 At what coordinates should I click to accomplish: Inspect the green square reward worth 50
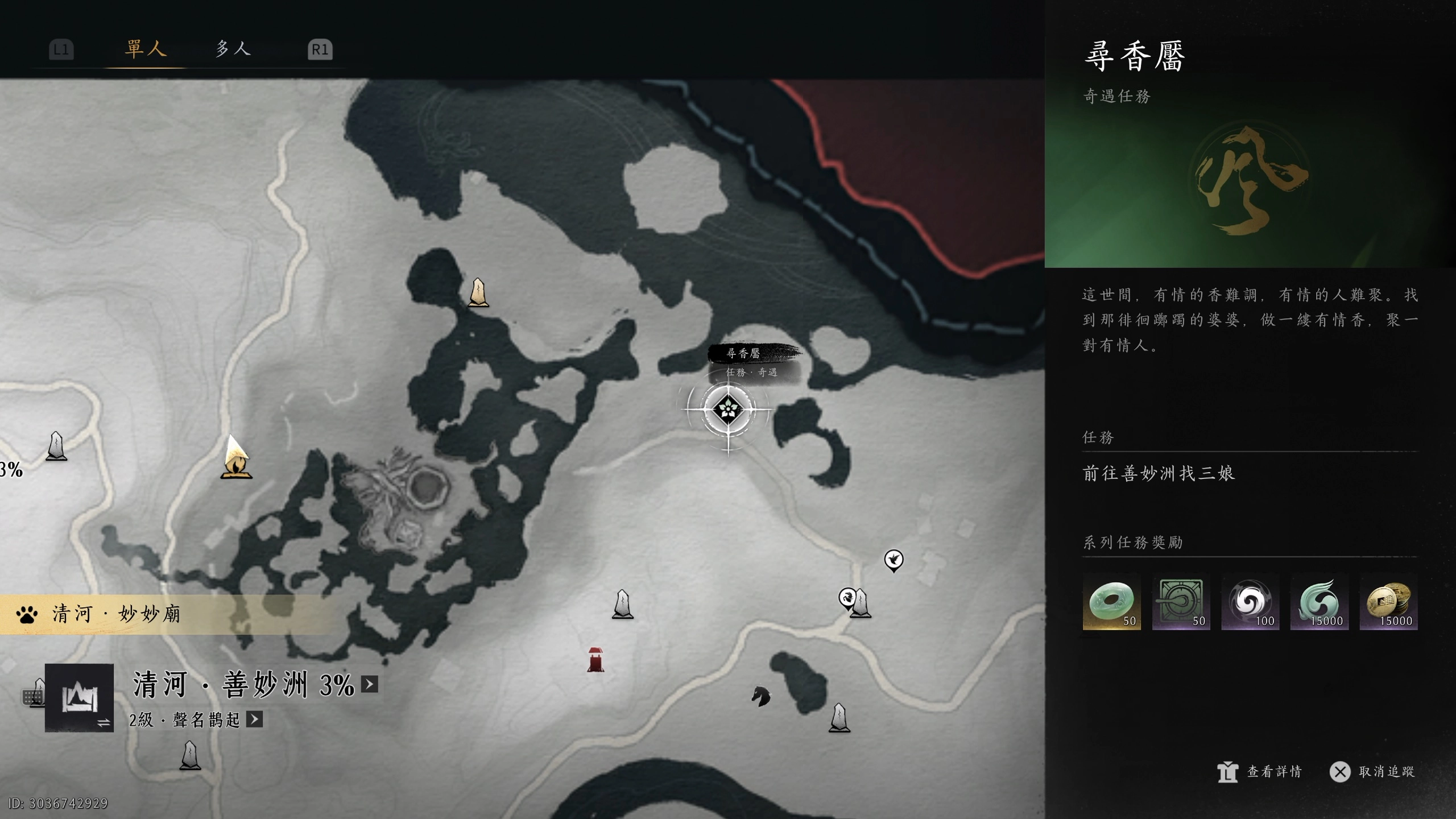click(1181, 602)
